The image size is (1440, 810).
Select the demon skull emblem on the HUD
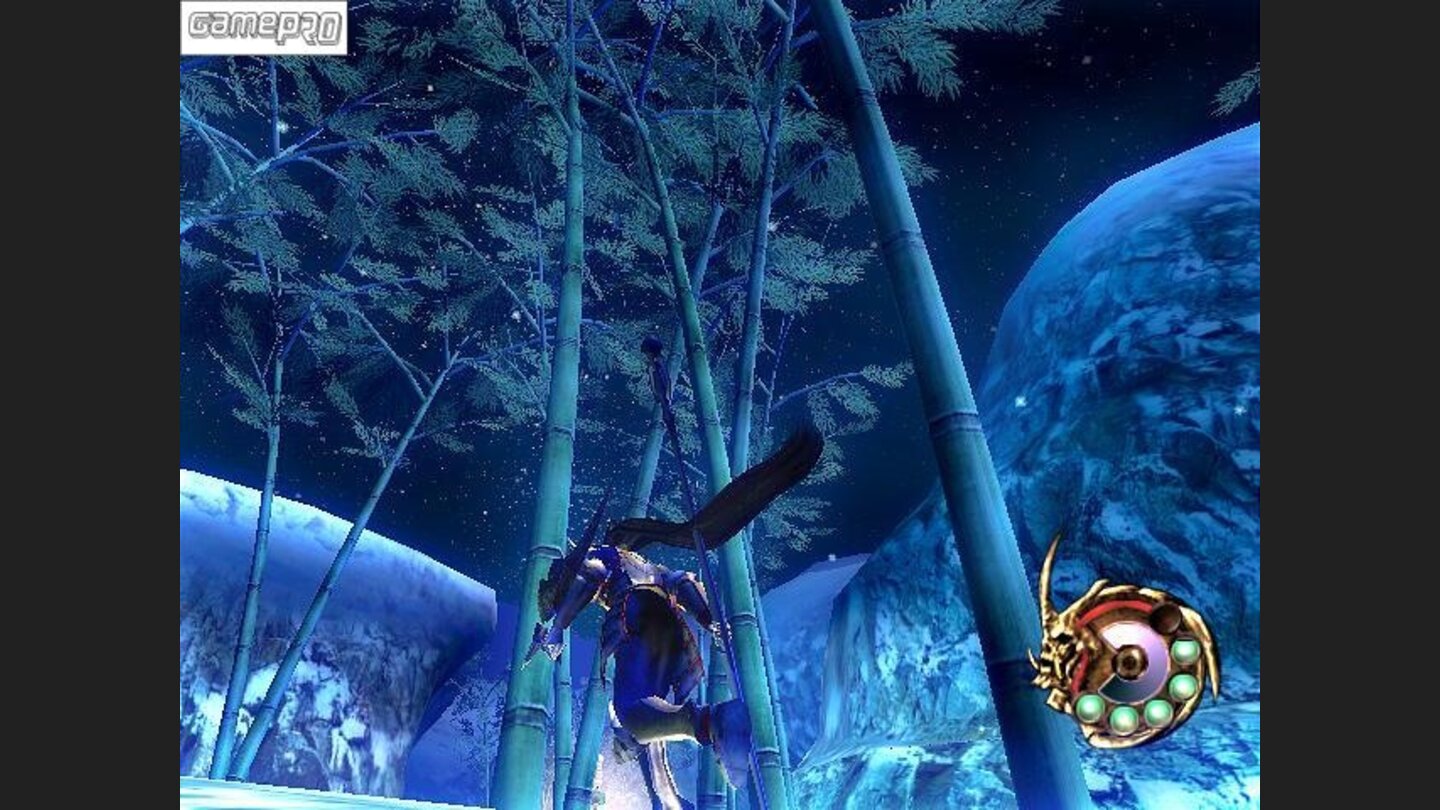(x=1054, y=648)
